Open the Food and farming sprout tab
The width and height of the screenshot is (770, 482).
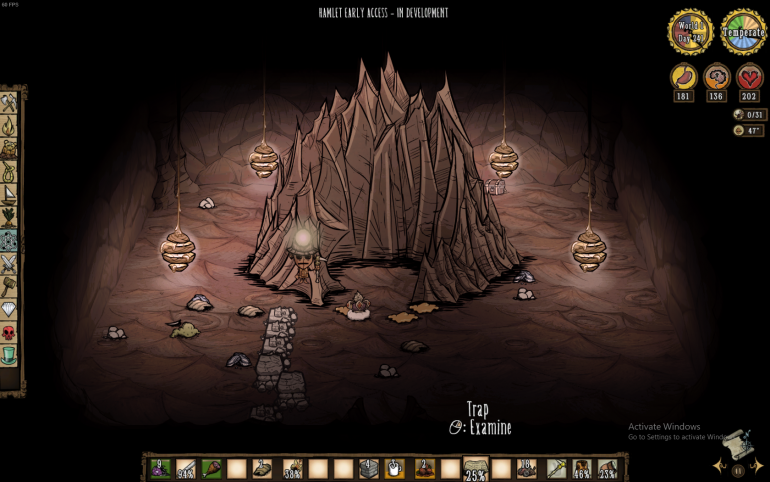click(x=9, y=217)
